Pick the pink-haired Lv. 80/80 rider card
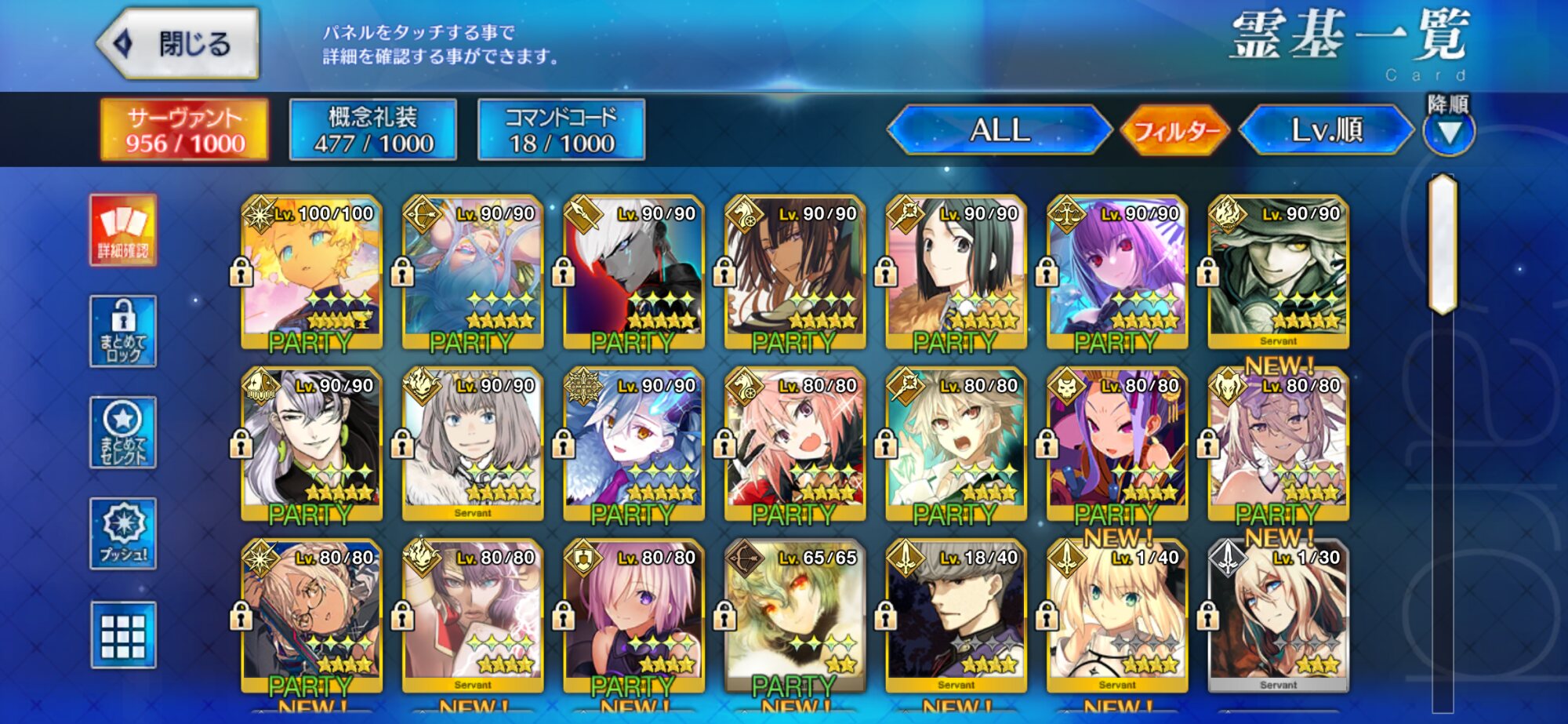Image resolution: width=1568 pixels, height=724 pixels. (795, 443)
